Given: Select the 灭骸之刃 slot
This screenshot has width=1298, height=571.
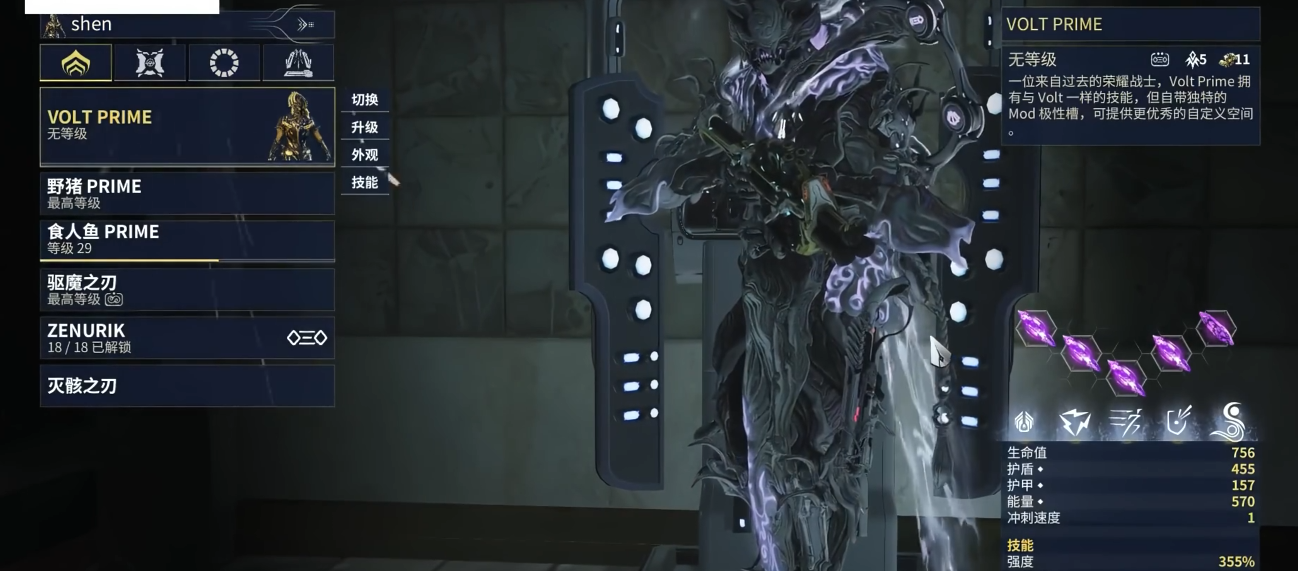Looking at the screenshot, I should tap(187, 385).
